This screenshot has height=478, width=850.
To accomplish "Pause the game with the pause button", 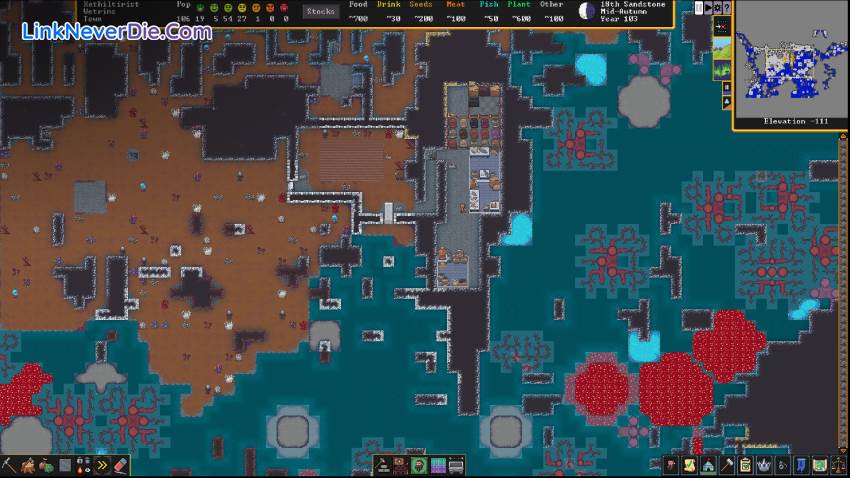I will pos(697,7).
